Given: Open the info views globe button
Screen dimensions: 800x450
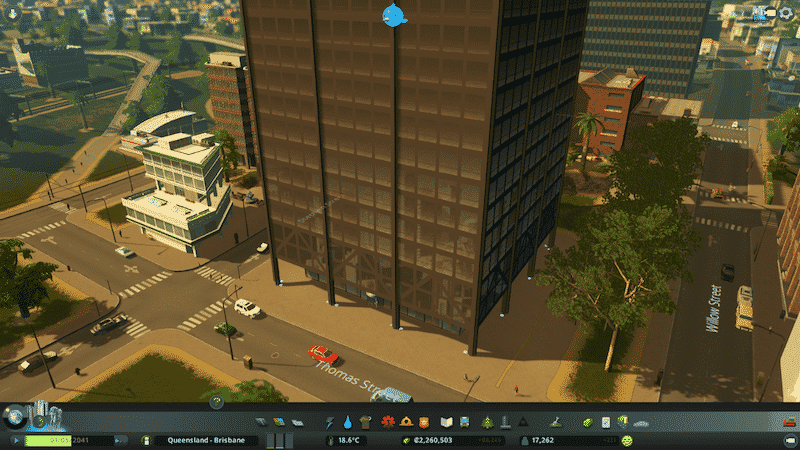Looking at the screenshot, I should click(15, 415).
